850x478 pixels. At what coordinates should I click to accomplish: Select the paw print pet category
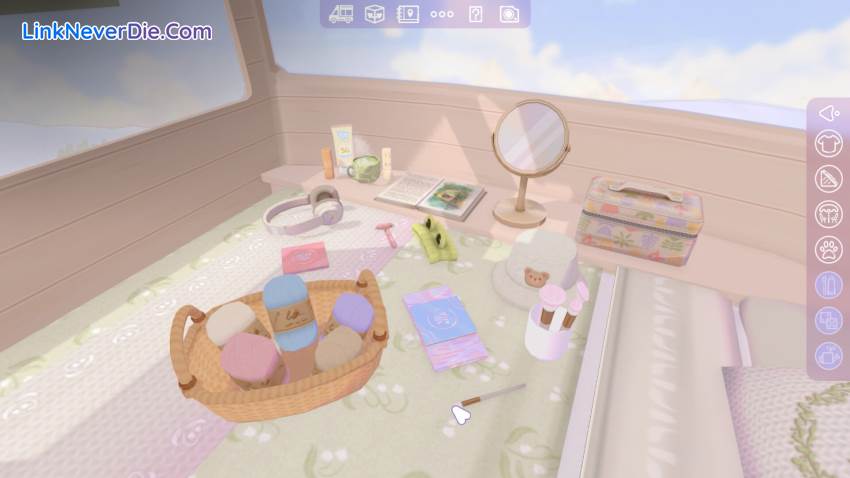(x=828, y=249)
